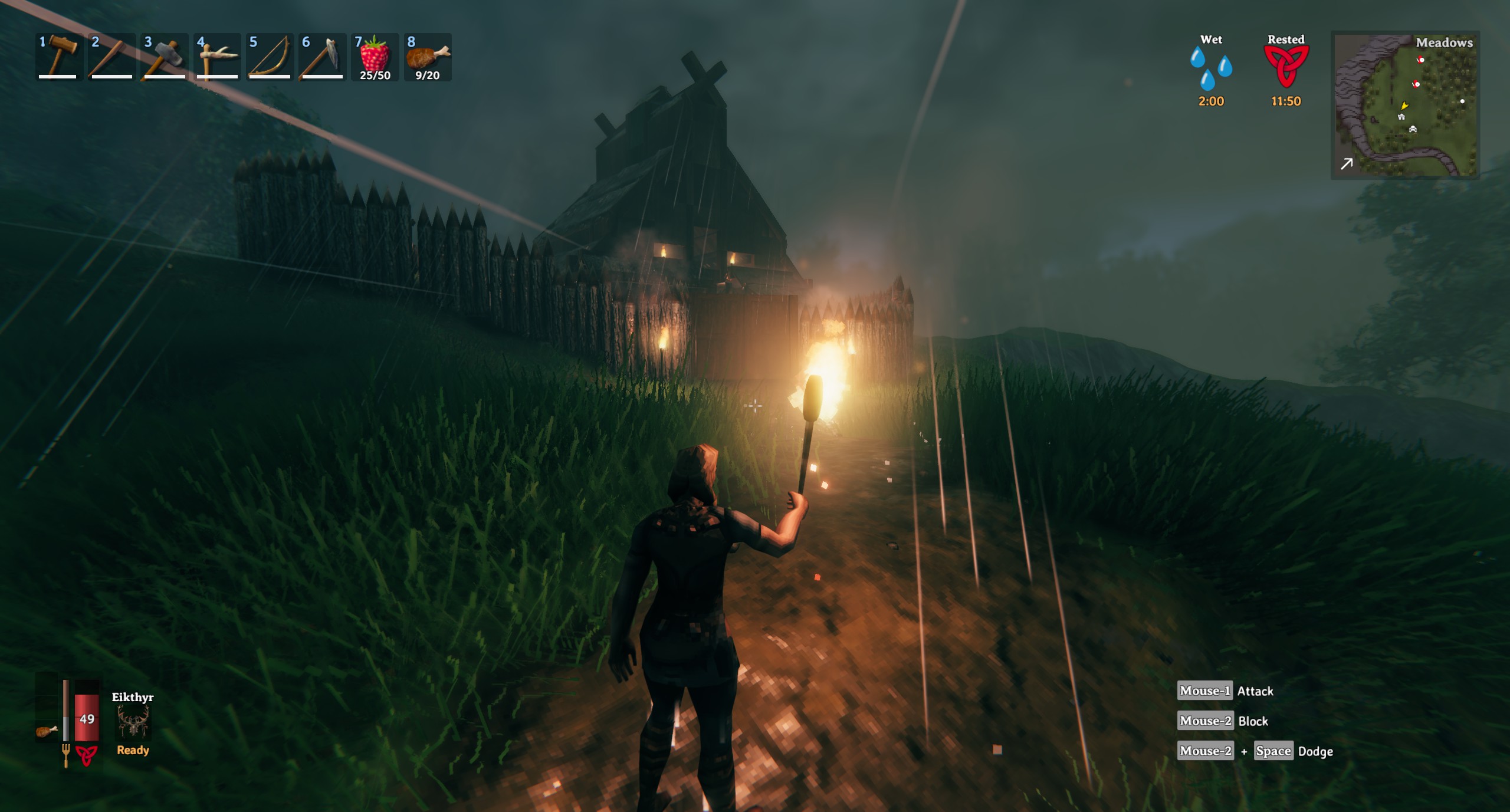This screenshot has width=1510, height=812.
Task: Select the skull marker on the minimap
Action: [x=1413, y=129]
